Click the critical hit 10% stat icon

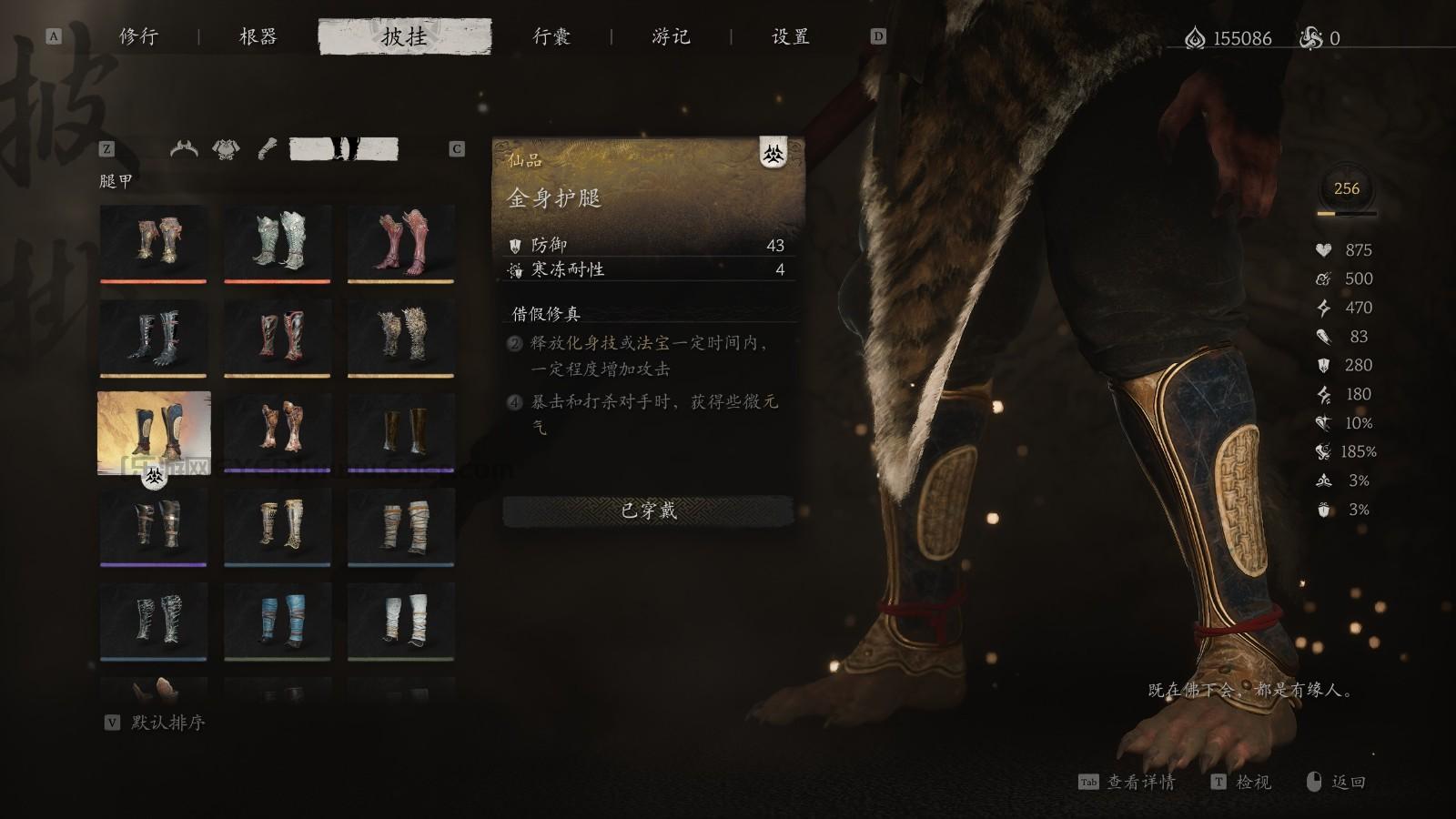[x=1326, y=423]
